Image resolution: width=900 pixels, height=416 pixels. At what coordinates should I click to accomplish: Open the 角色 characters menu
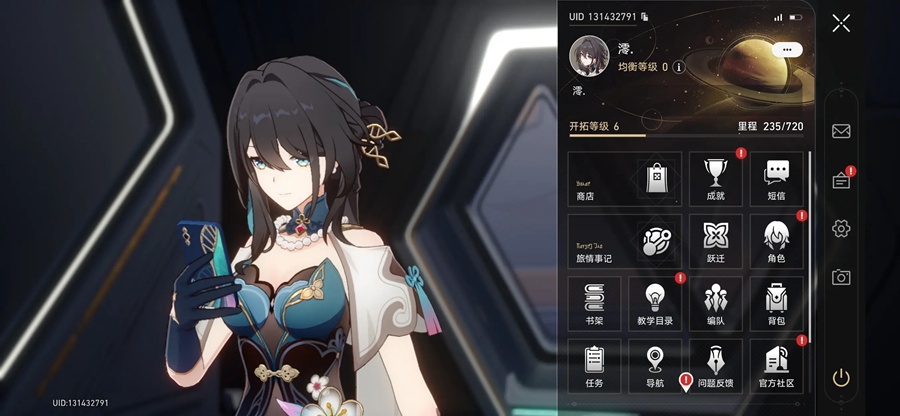(777, 241)
